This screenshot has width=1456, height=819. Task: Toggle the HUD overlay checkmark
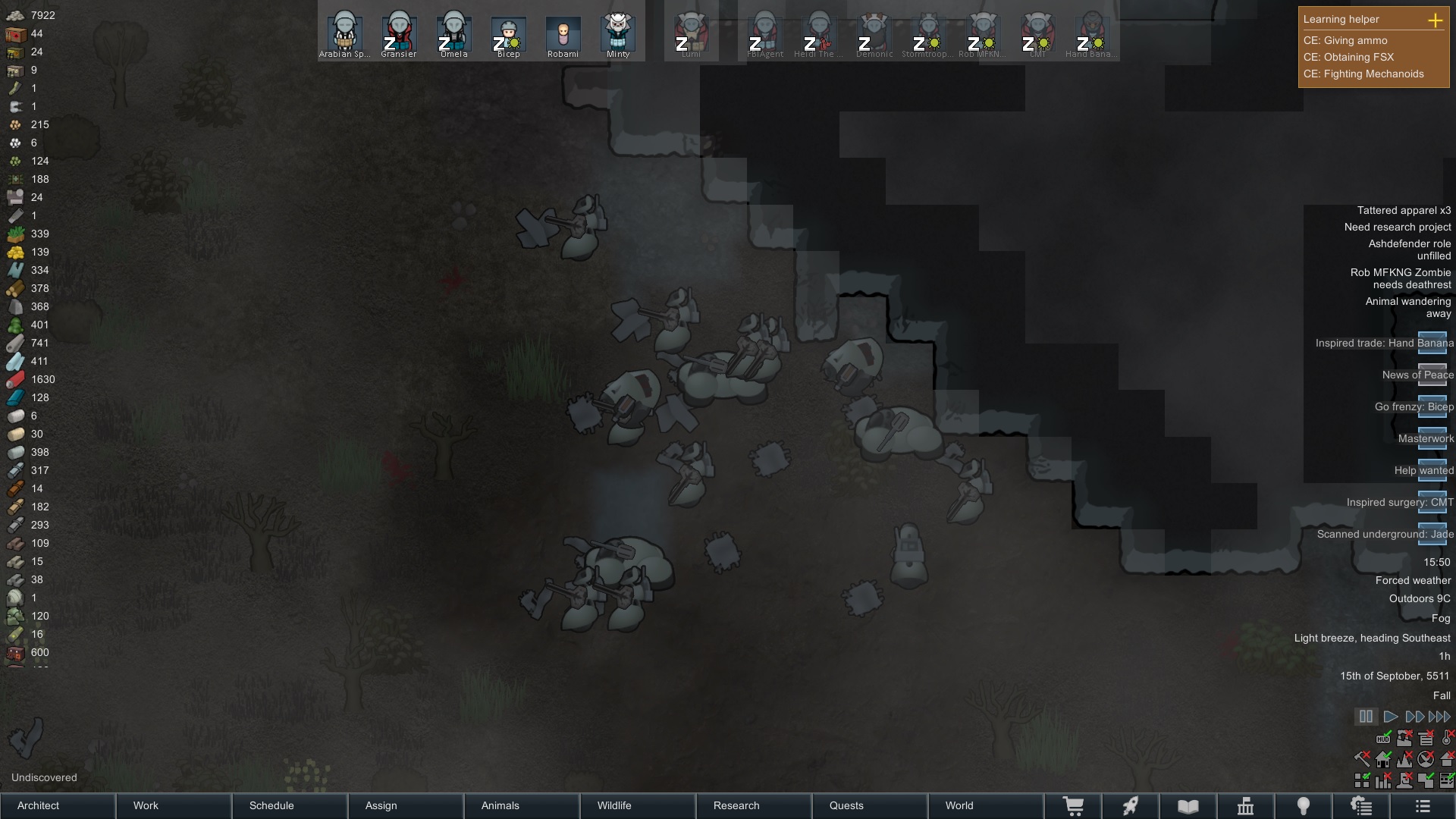click(1383, 739)
